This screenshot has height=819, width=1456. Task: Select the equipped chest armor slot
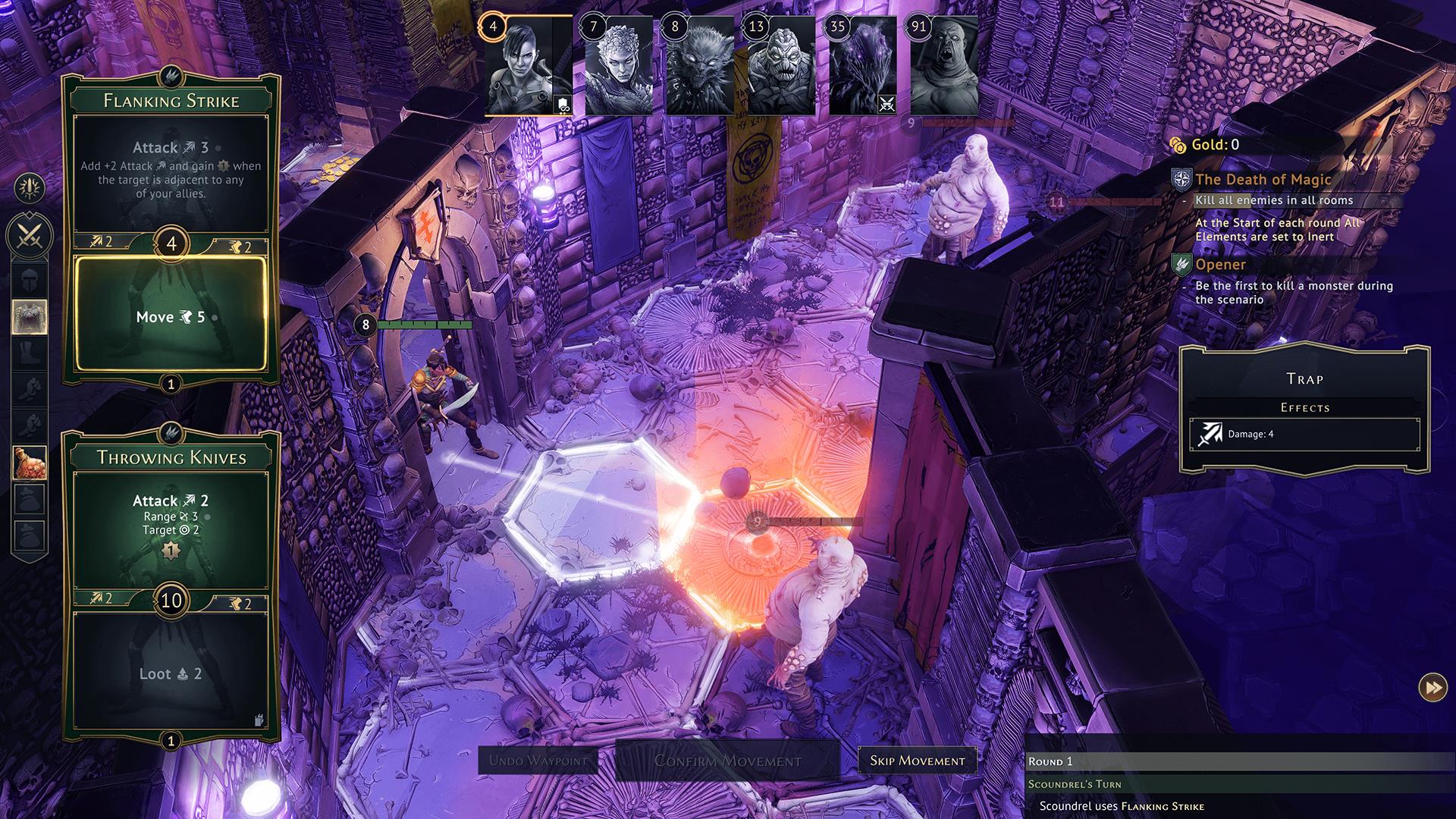tap(30, 316)
